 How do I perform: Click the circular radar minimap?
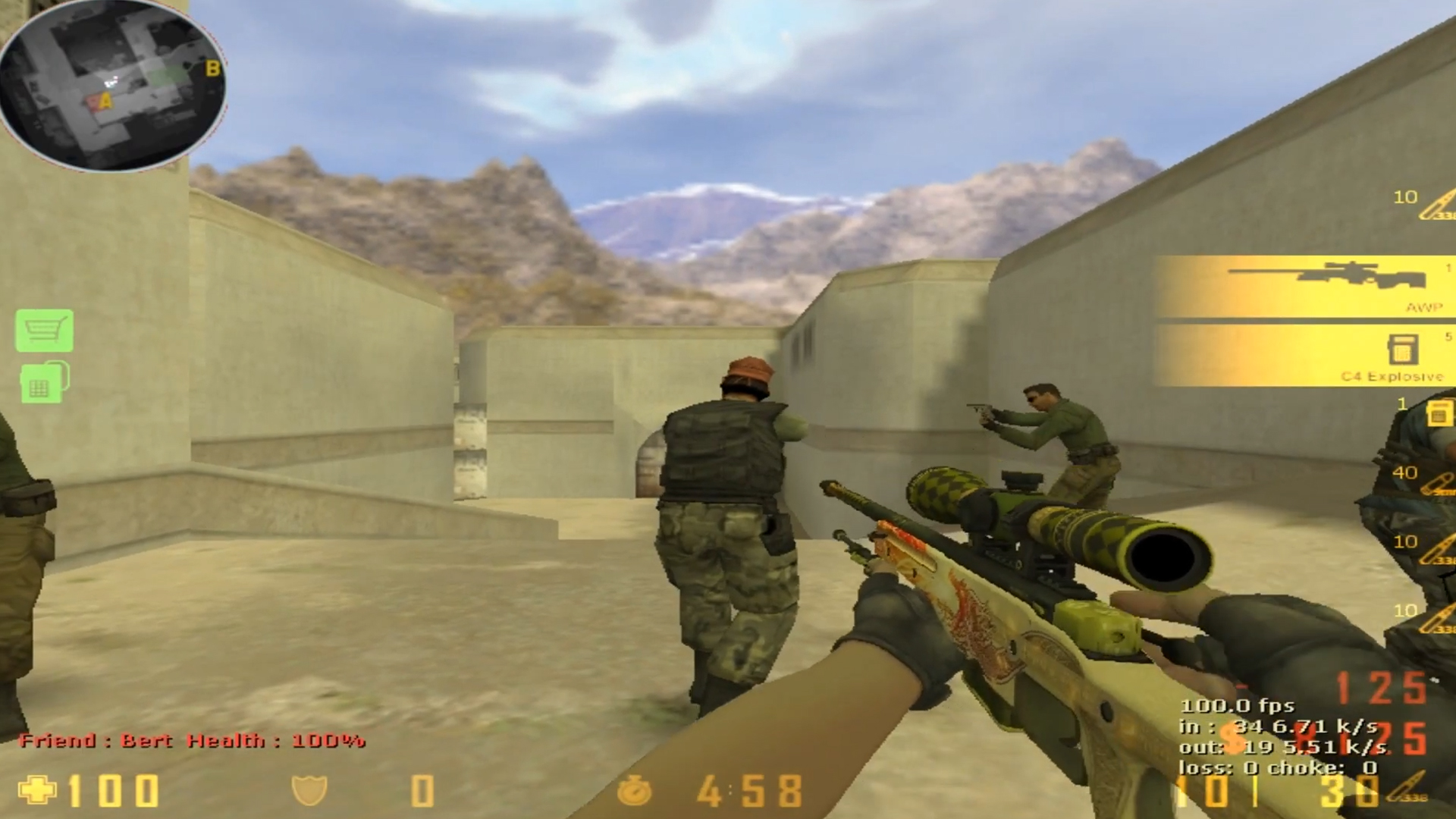(112, 85)
